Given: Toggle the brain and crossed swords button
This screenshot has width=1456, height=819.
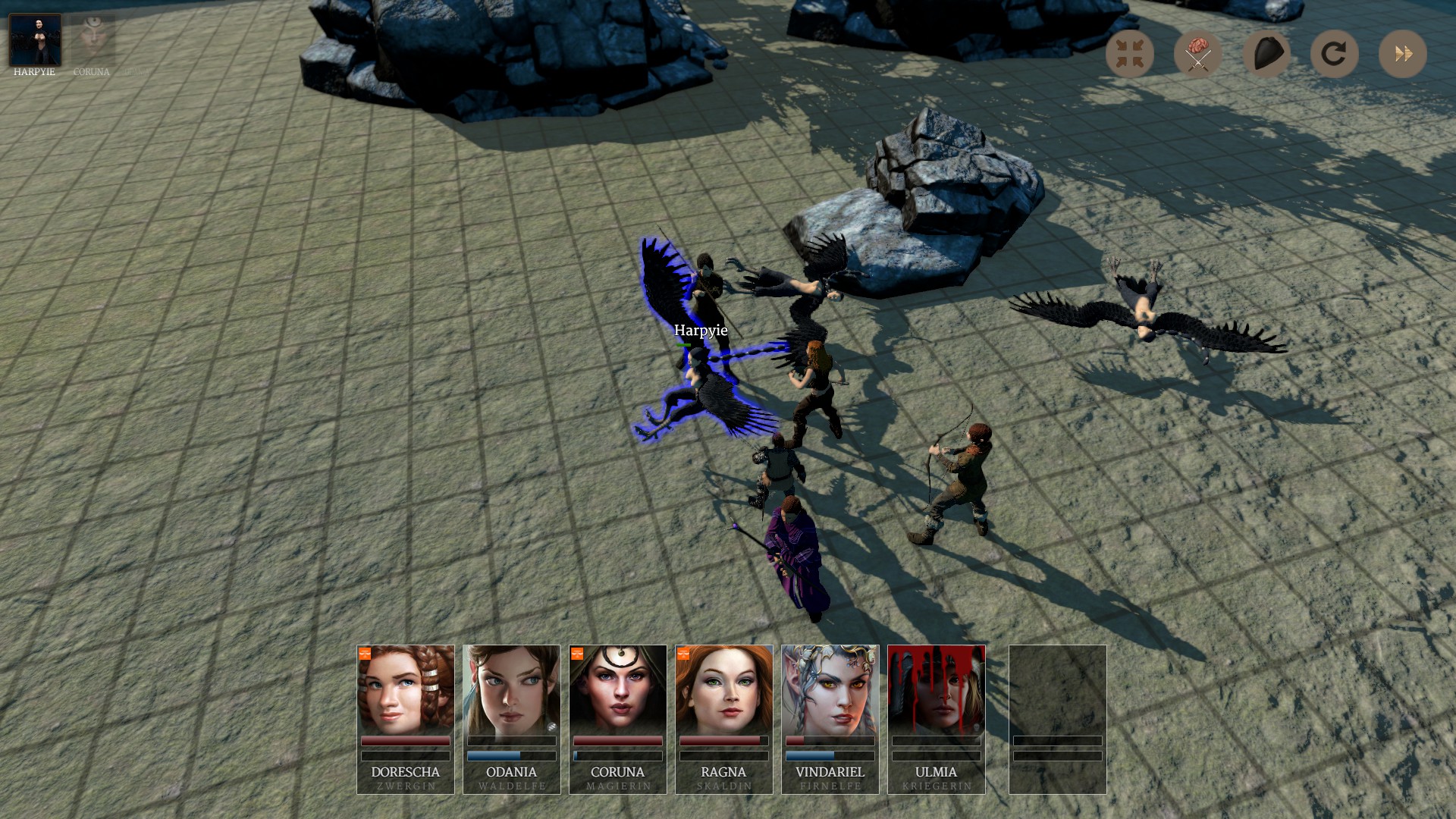Looking at the screenshot, I should (1197, 54).
